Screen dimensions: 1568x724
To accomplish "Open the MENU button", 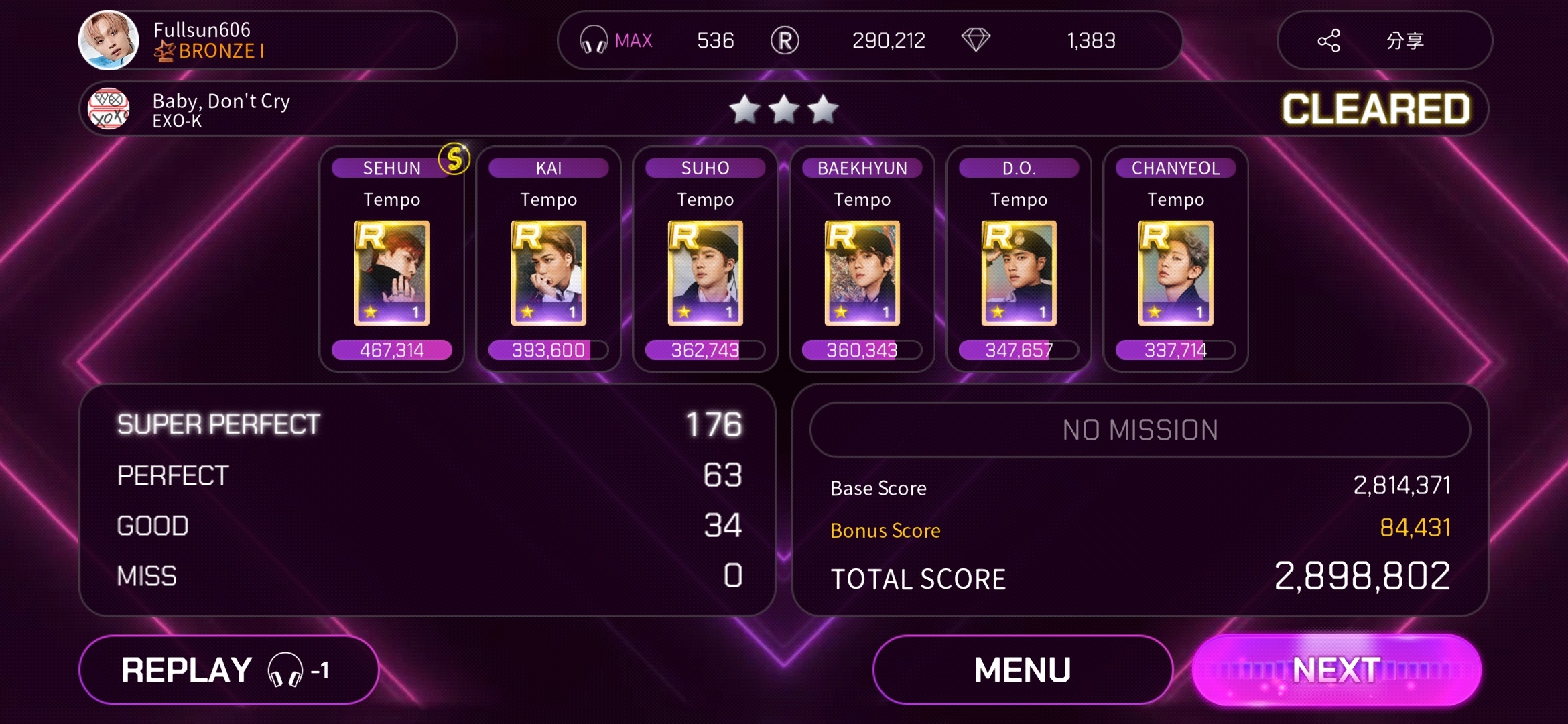I will [1023, 670].
